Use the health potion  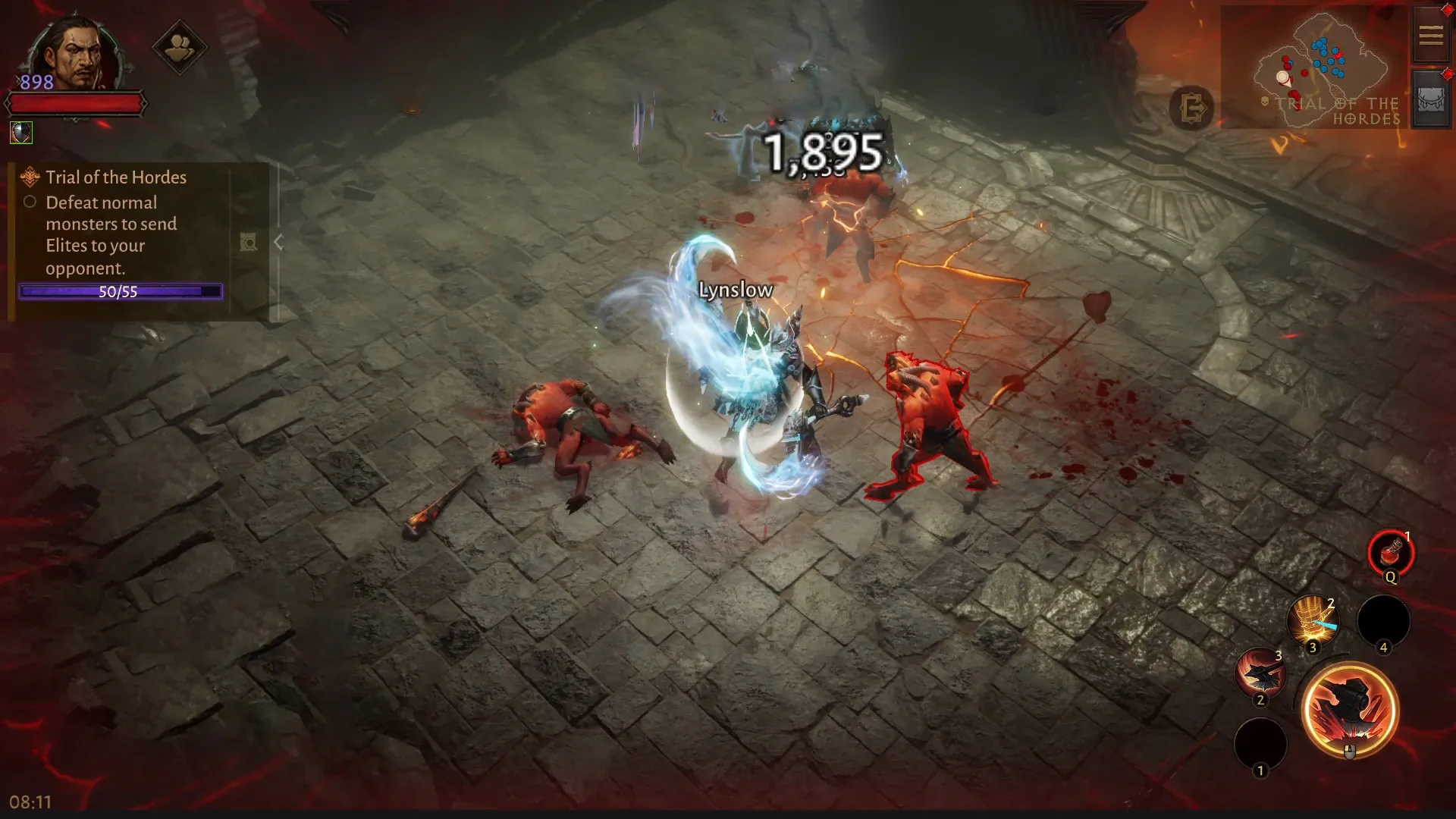[x=1390, y=553]
